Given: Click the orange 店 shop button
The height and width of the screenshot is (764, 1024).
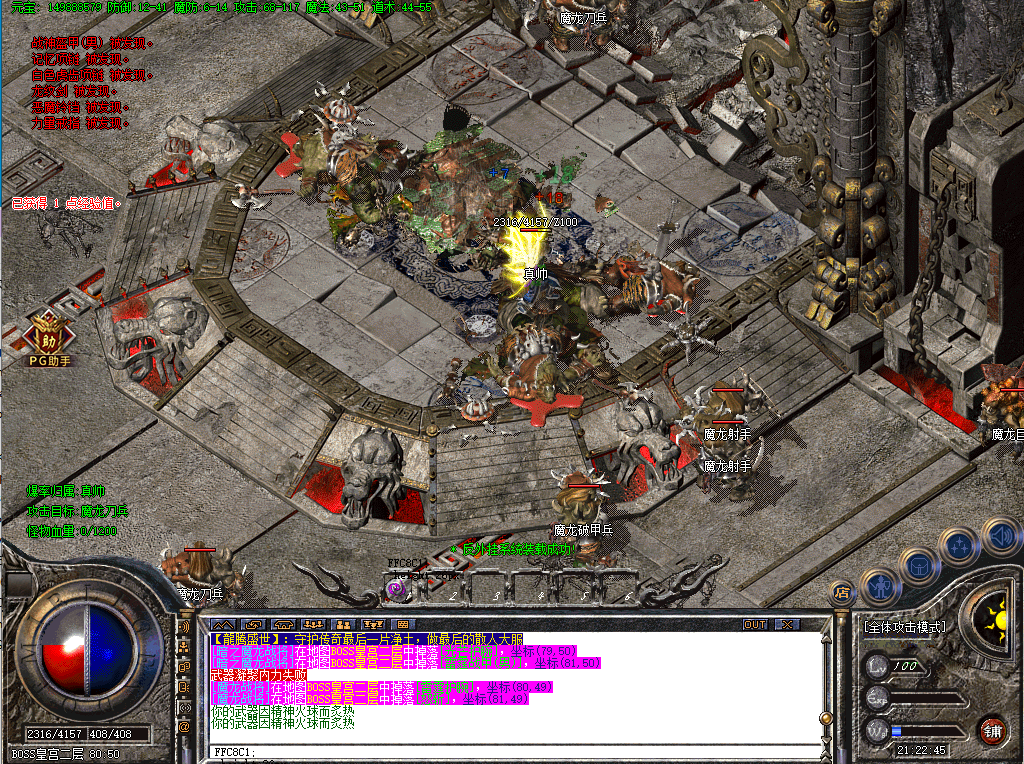Looking at the screenshot, I should point(841,592).
